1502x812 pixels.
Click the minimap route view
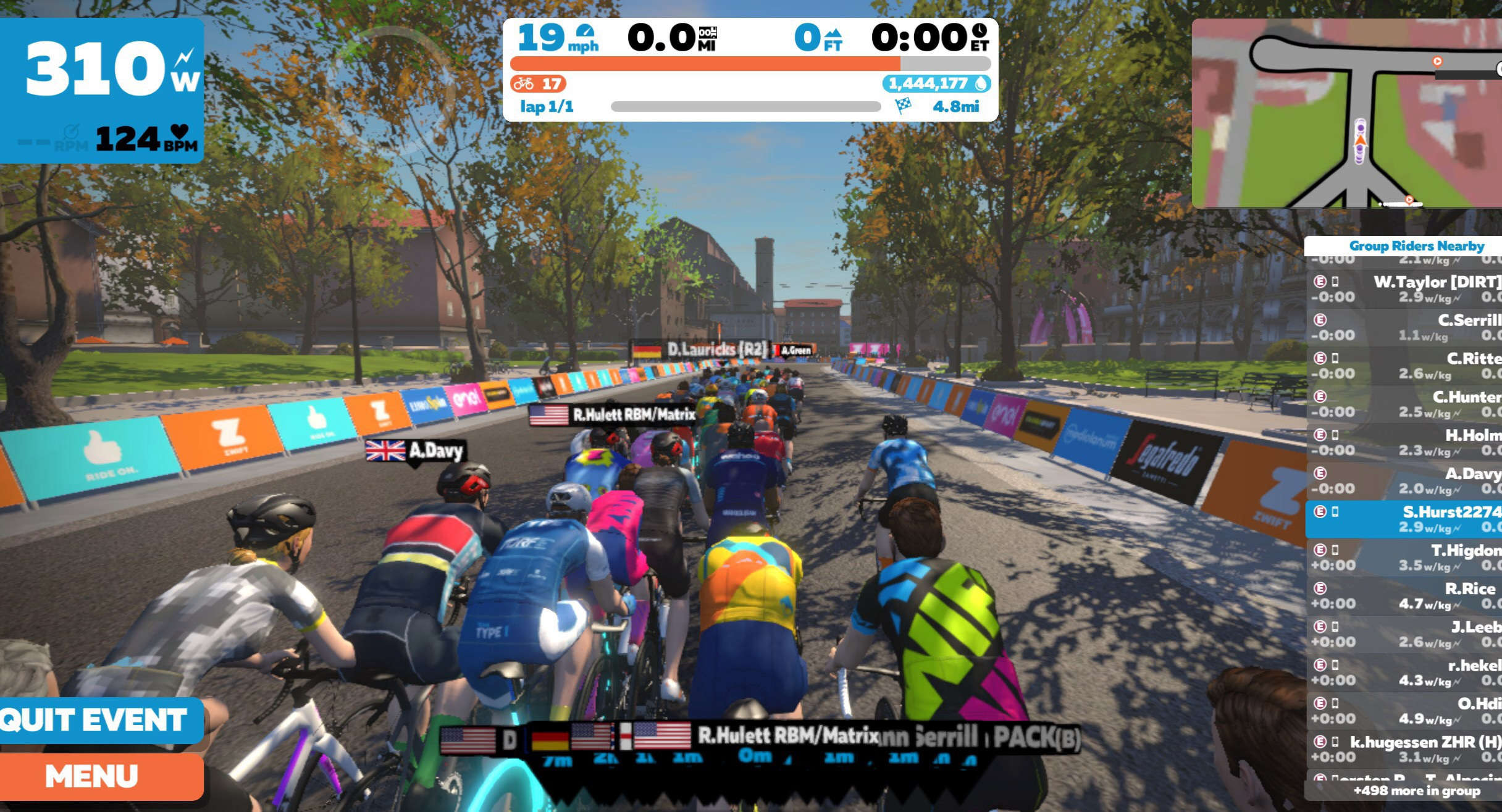(x=1346, y=113)
